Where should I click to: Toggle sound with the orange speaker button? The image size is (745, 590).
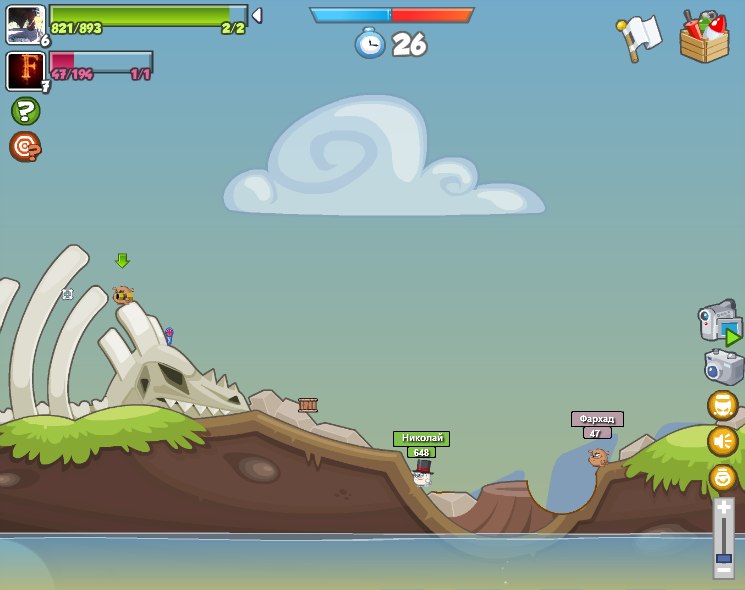tap(722, 441)
